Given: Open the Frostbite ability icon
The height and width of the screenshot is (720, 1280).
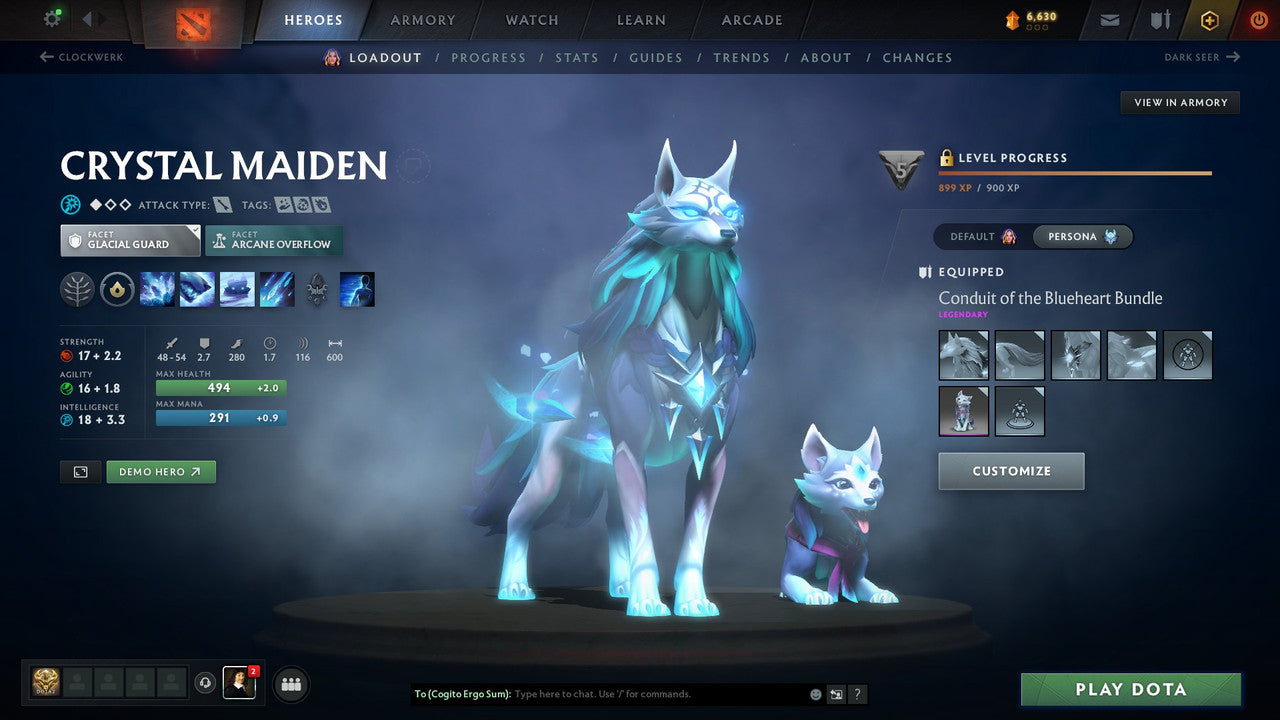Looking at the screenshot, I should 195,289.
